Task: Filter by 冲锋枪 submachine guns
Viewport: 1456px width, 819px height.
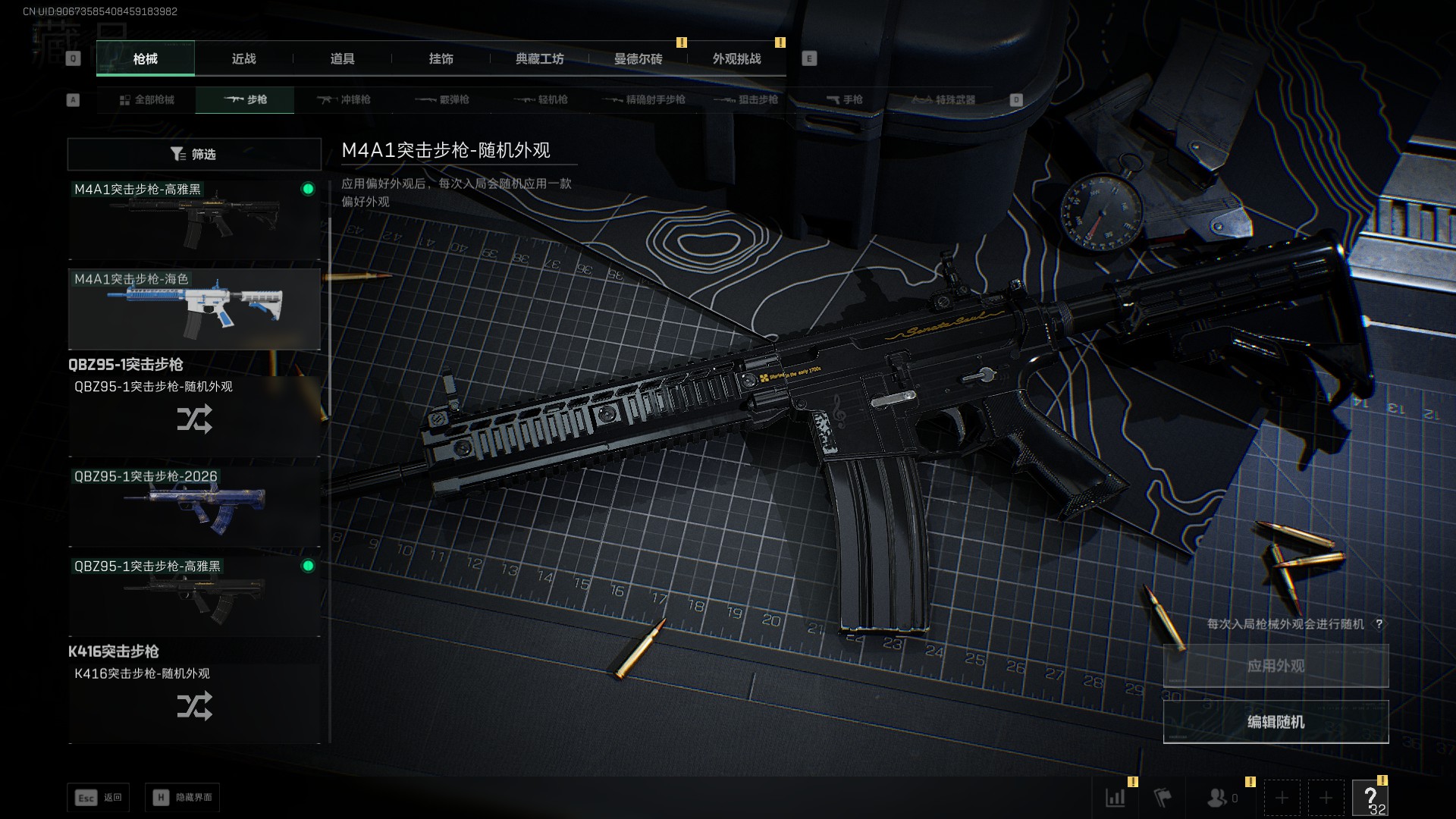Action: tap(344, 100)
